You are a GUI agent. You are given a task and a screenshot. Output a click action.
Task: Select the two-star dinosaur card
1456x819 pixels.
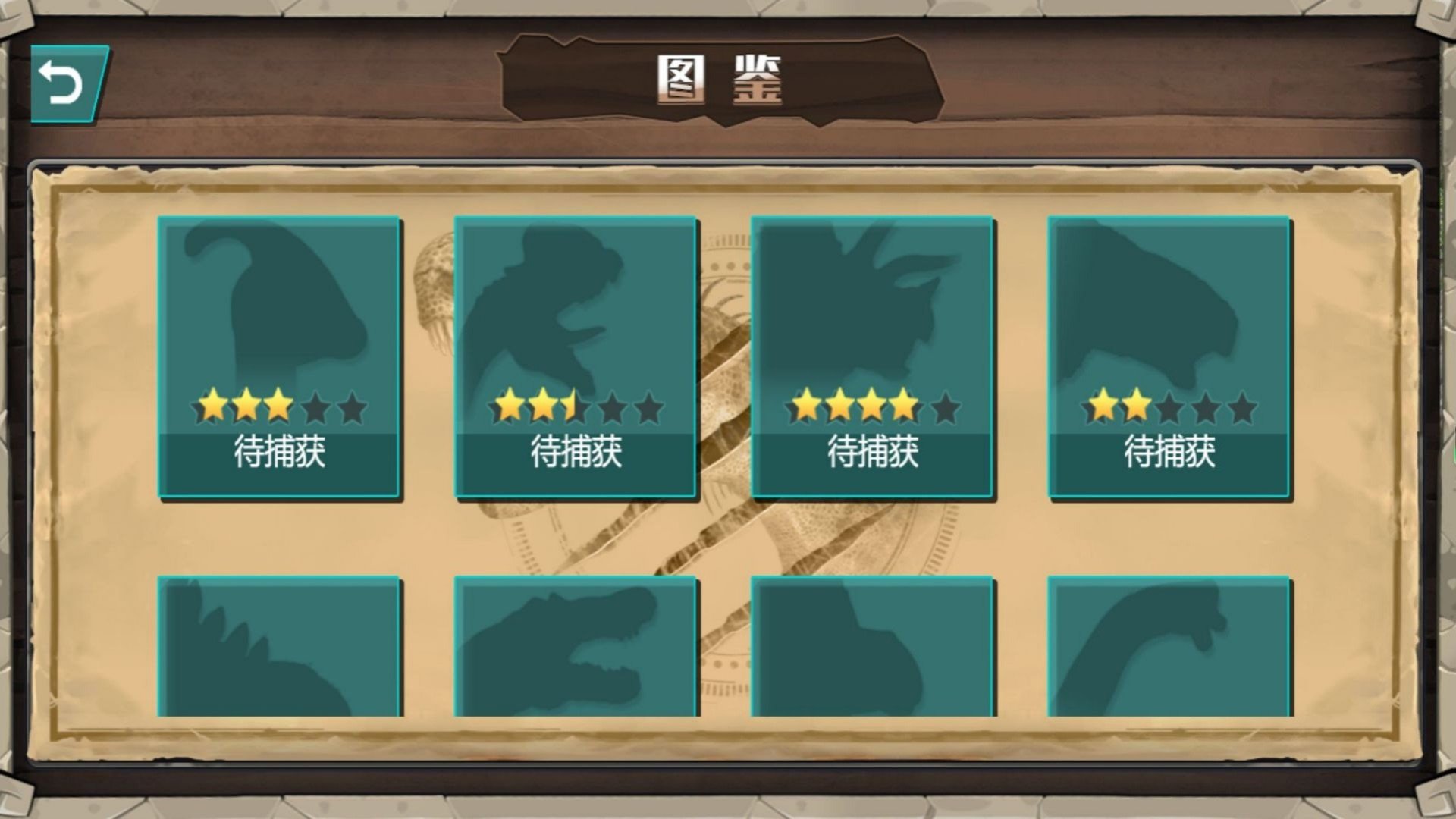1169,356
